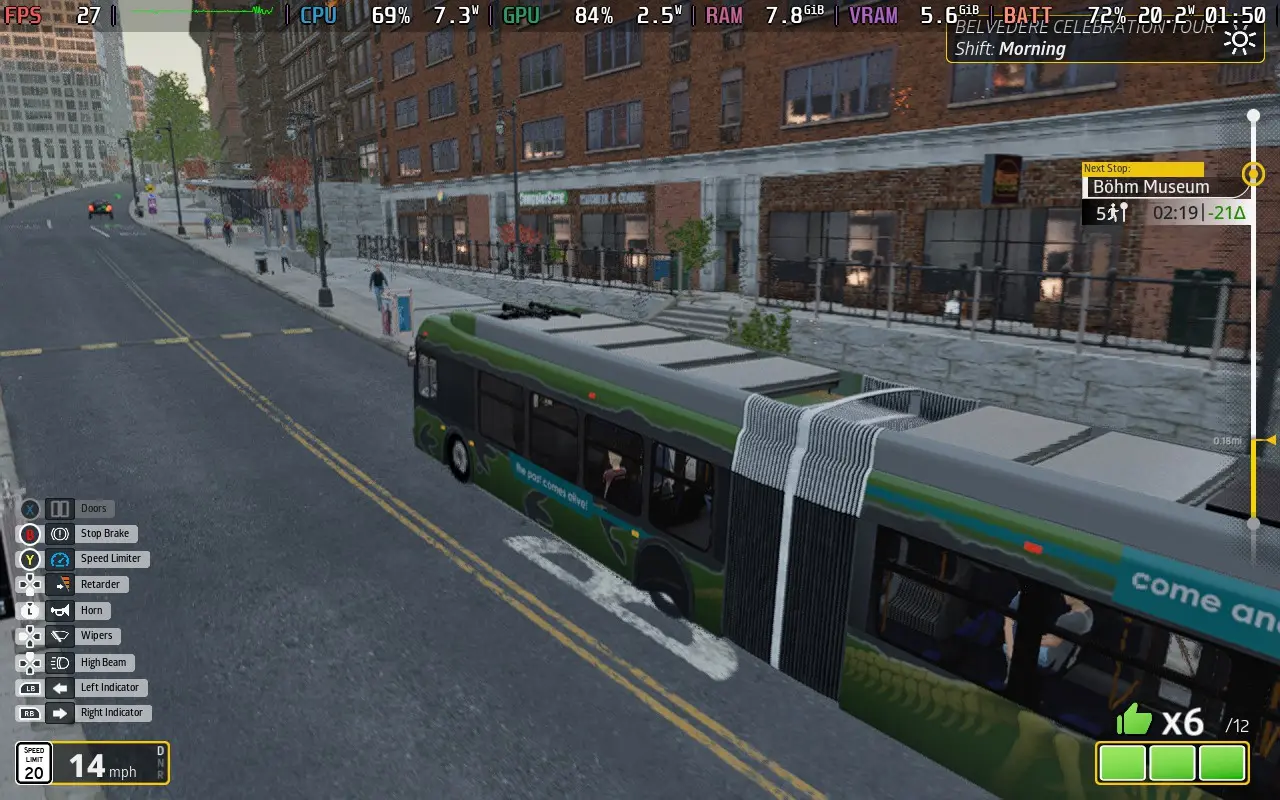This screenshot has width=1280, height=800.
Task: Click the sun weather icon on the tour banner
Action: coord(1240,40)
